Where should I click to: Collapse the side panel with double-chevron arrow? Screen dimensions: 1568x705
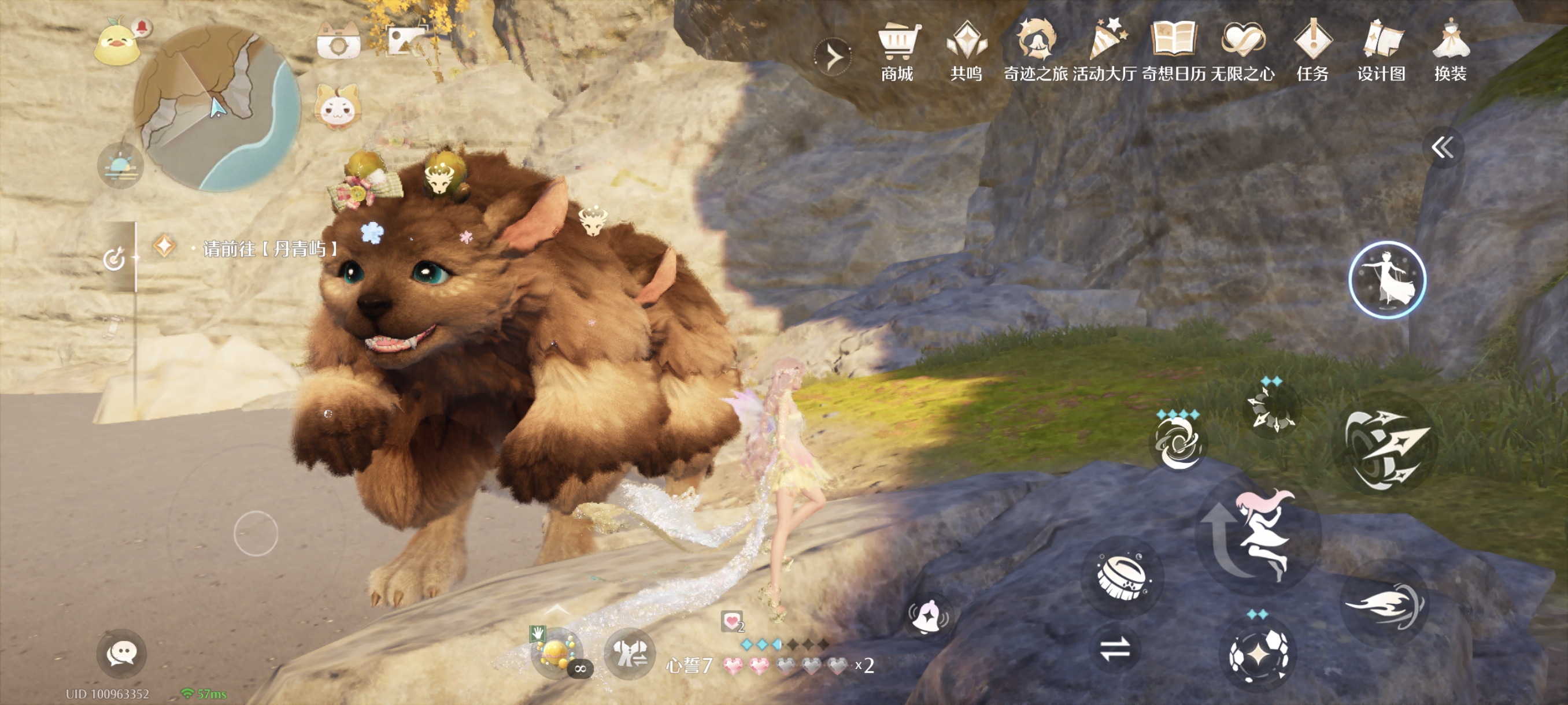coord(1443,147)
